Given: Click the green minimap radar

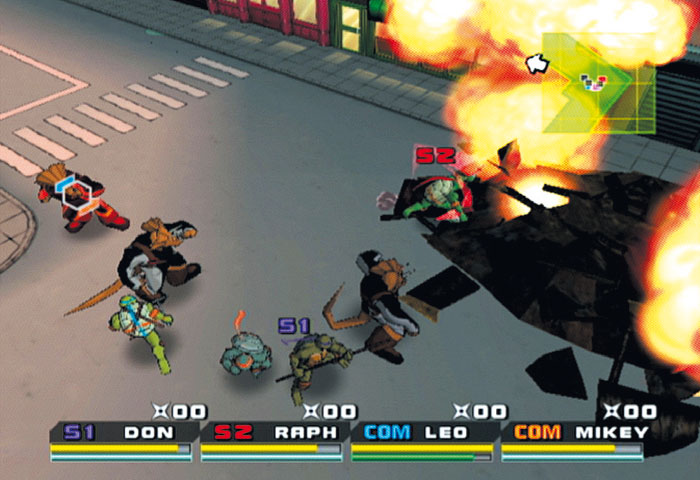Looking at the screenshot, I should (598, 83).
